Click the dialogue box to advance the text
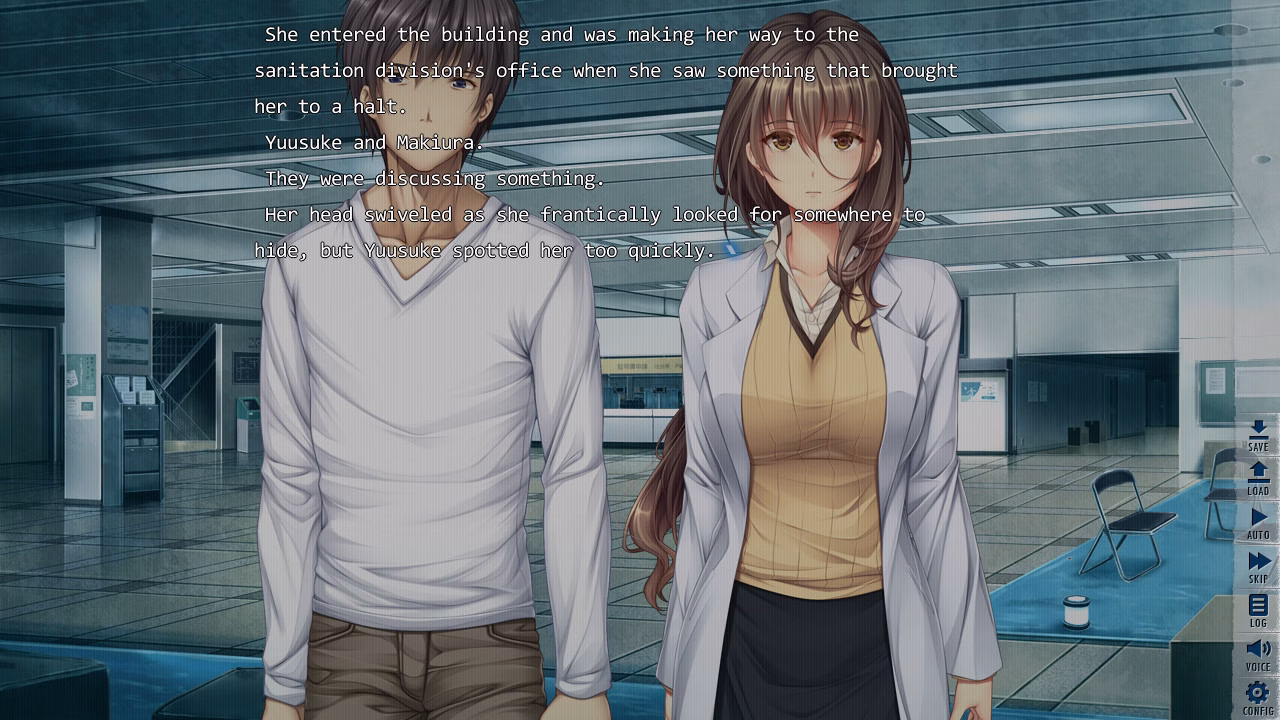 coord(600,140)
